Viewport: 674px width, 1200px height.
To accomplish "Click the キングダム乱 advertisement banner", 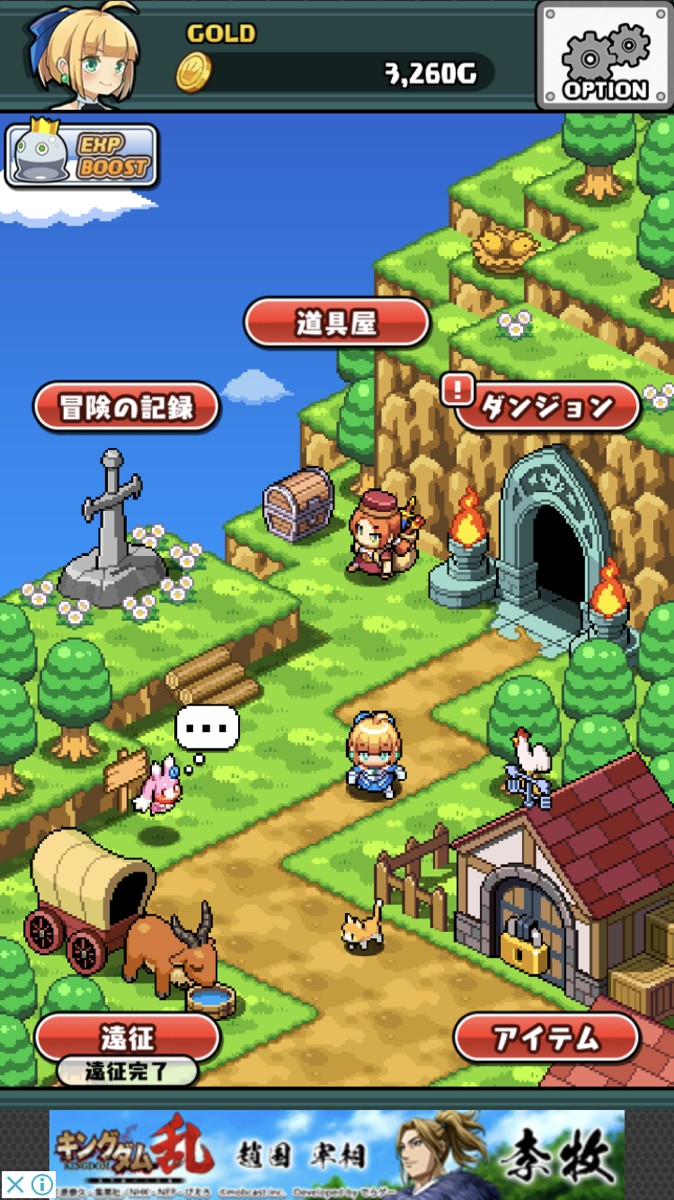I will [337, 1154].
